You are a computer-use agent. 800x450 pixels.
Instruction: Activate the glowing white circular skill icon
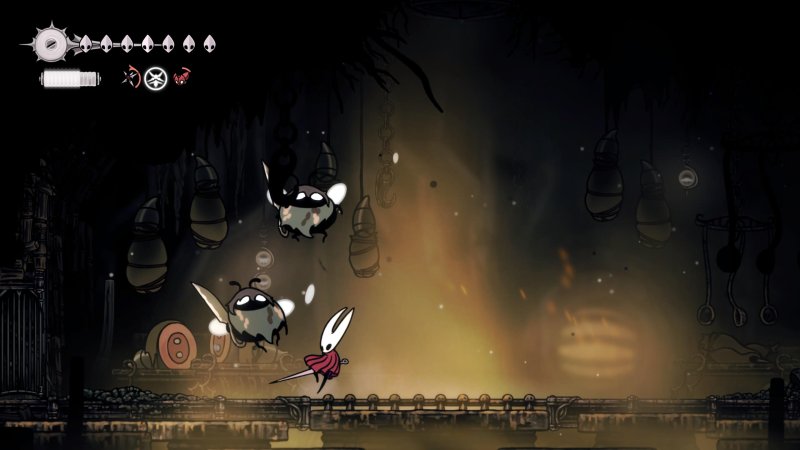coord(154,77)
